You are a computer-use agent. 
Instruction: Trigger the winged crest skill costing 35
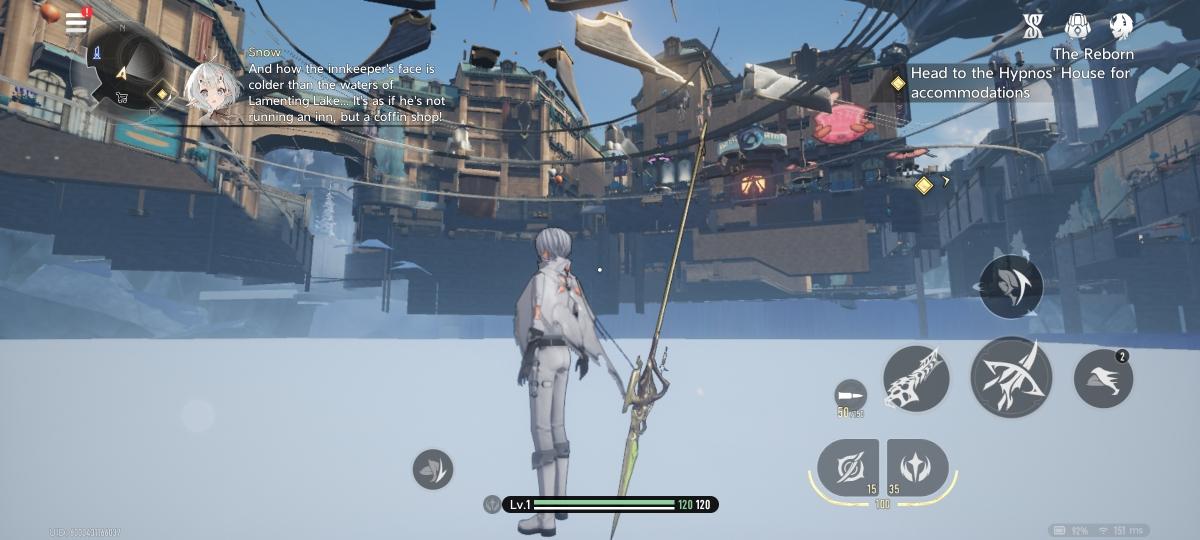point(917,467)
